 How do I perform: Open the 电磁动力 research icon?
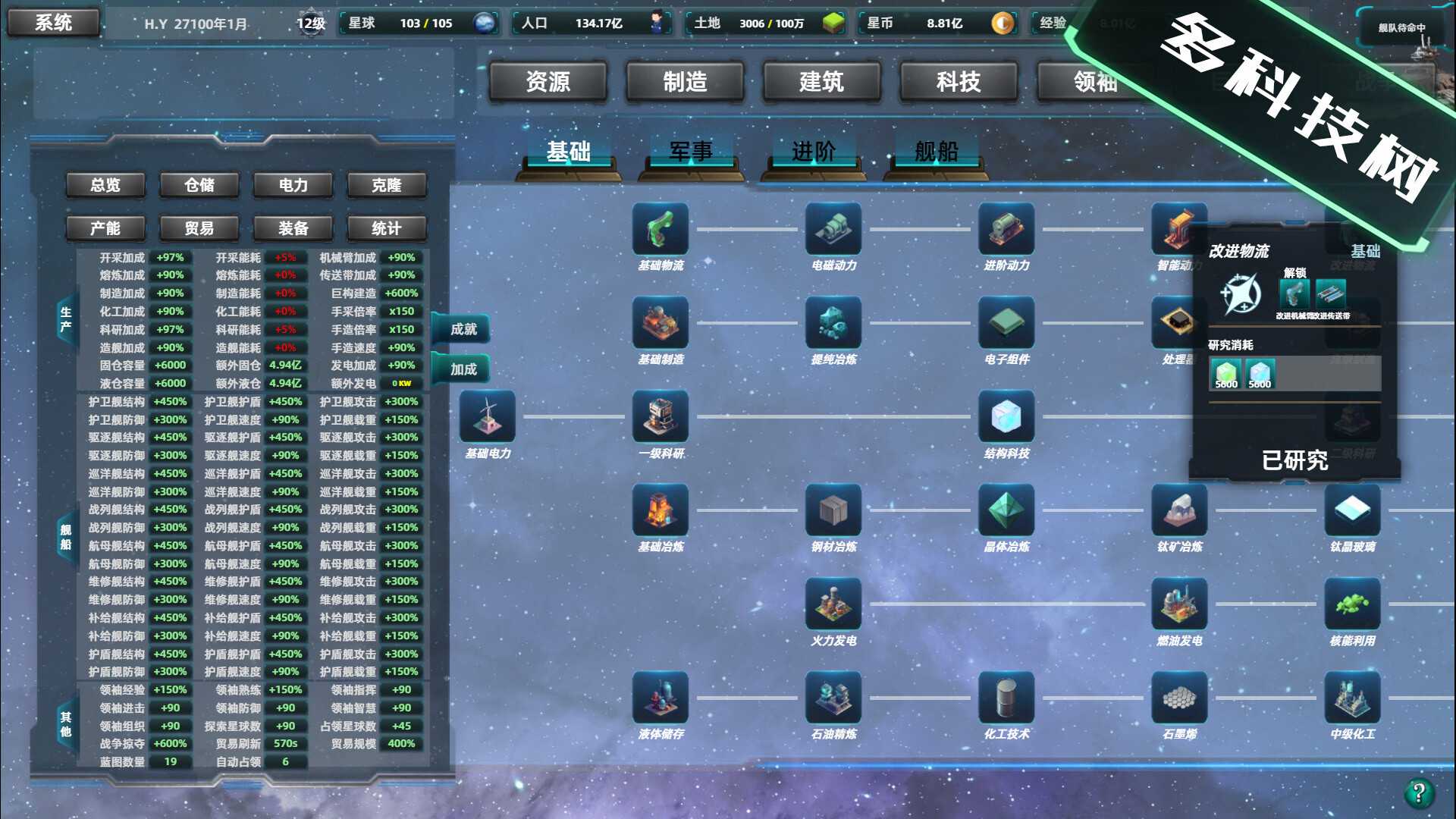(x=832, y=229)
